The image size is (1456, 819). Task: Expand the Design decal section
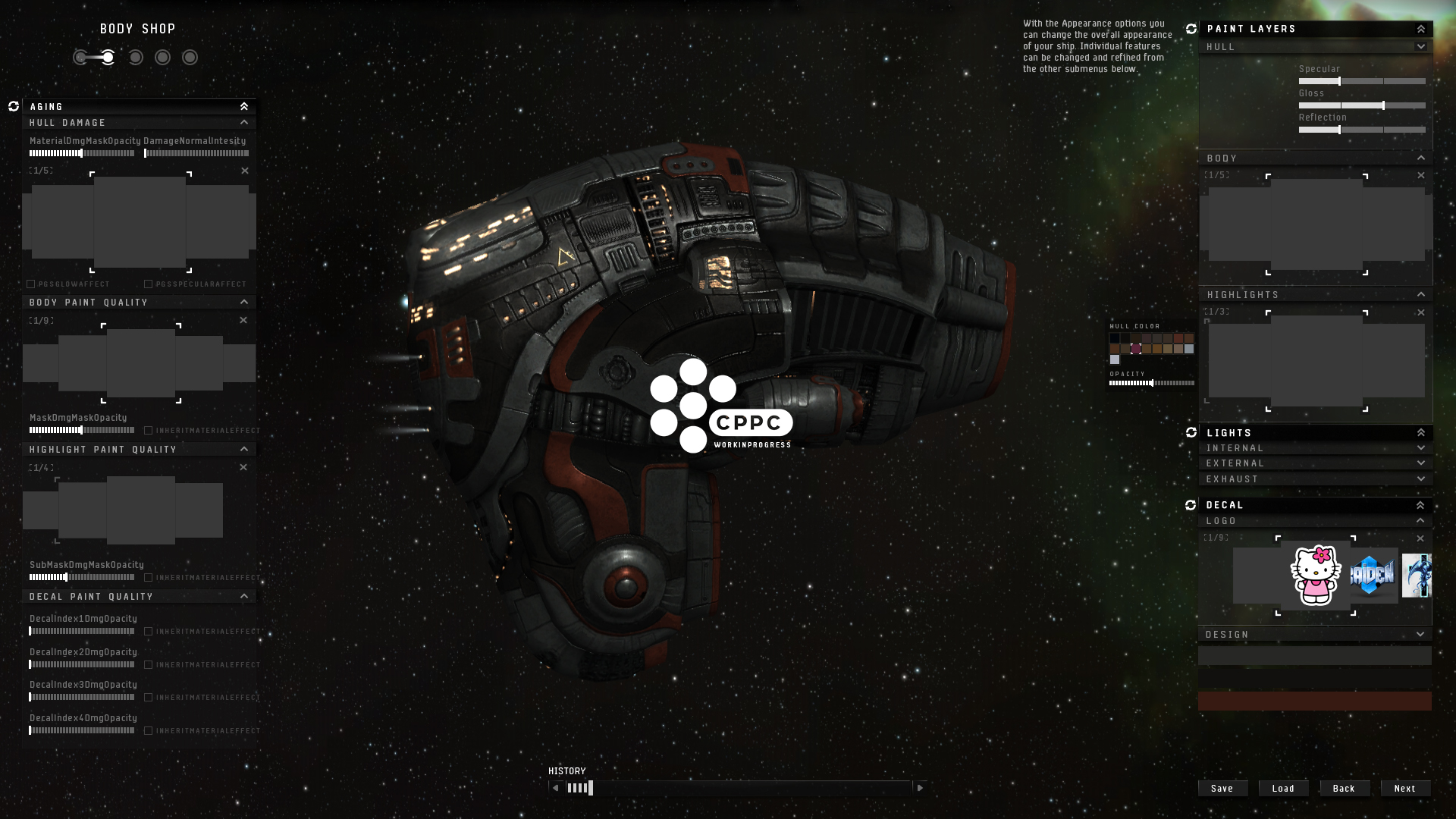[1420, 635]
